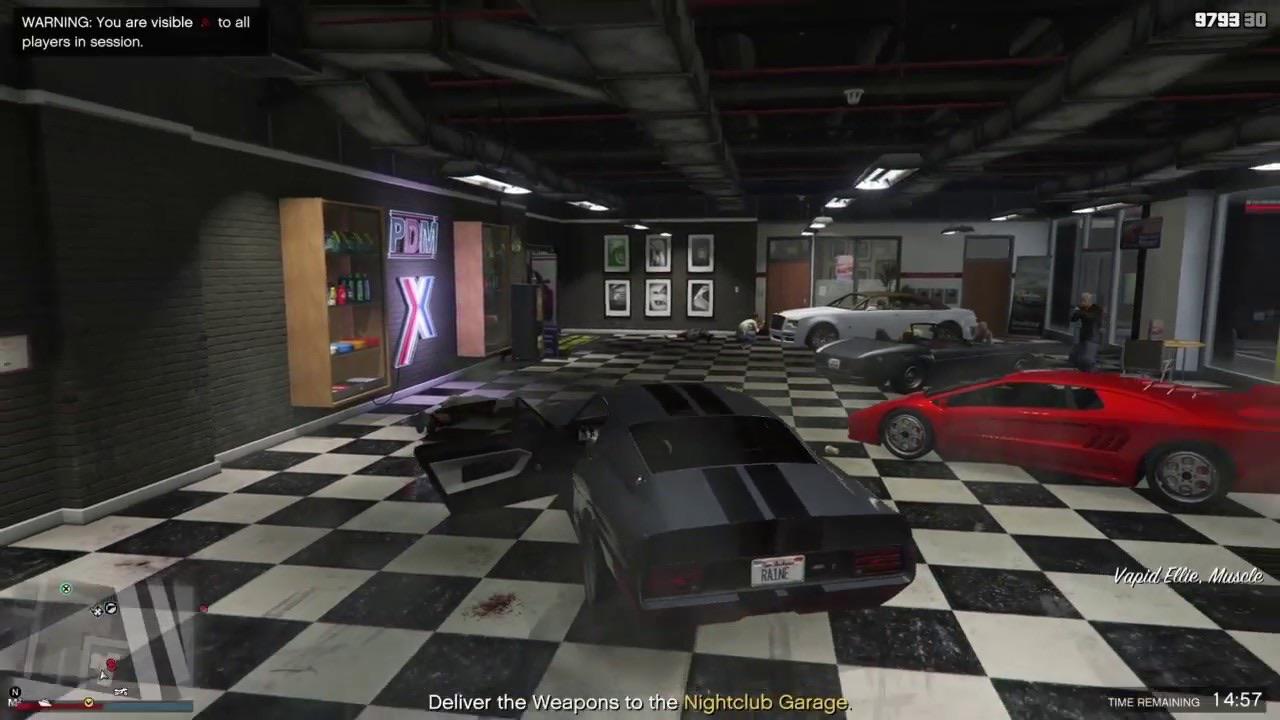Image resolution: width=1280 pixels, height=720 pixels.
Task: Click the red health bar segment
Action: [62, 705]
